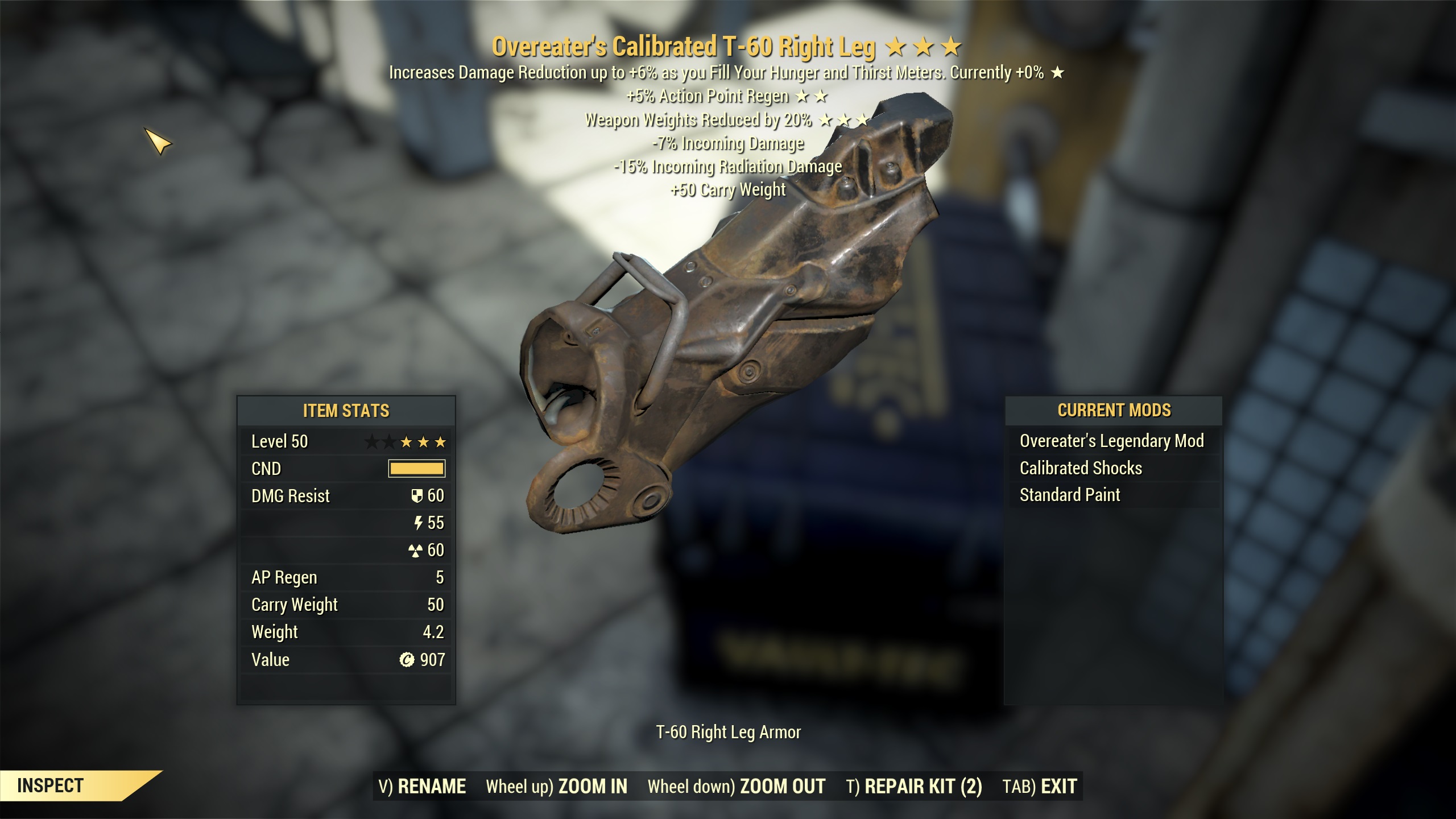Select the Overeater's Legendary Mod row

tap(1111, 441)
